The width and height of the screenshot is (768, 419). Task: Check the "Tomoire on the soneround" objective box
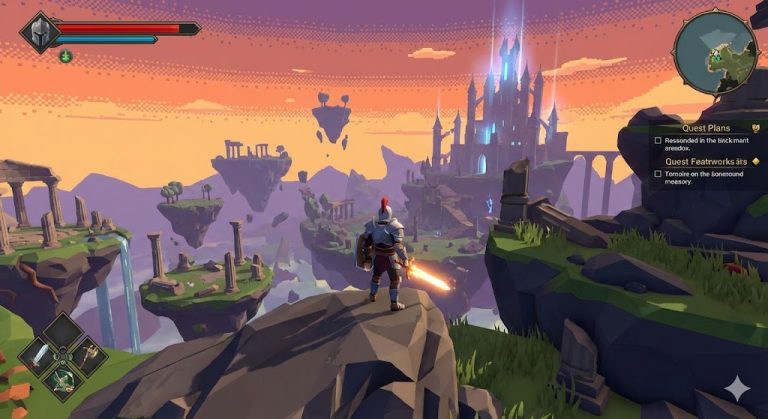[658, 174]
